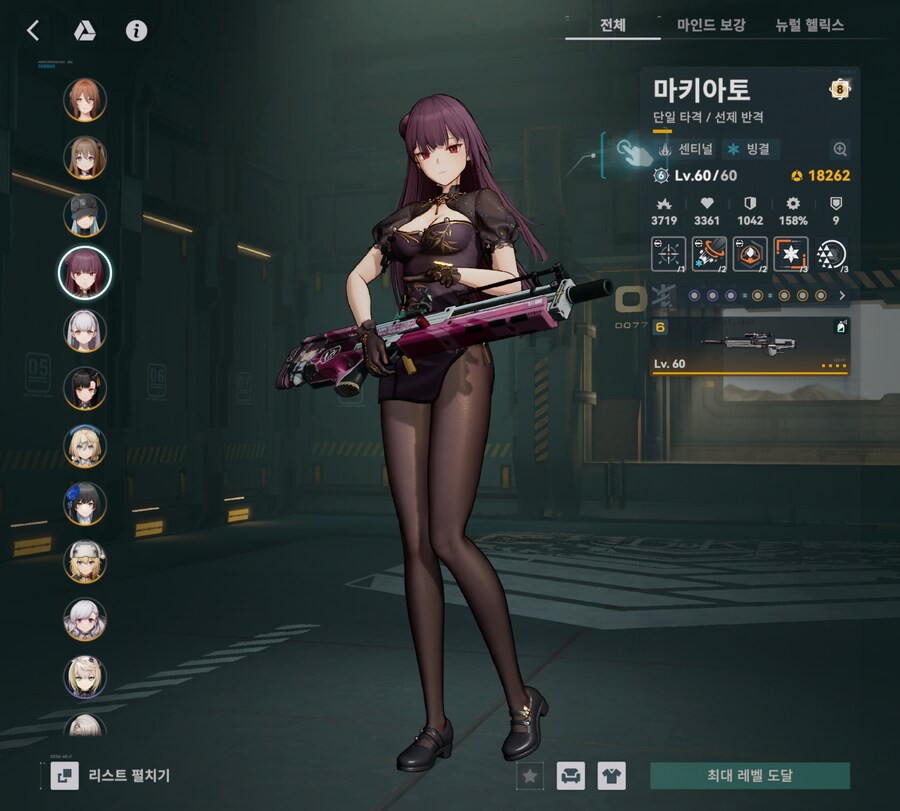Image resolution: width=900 pixels, height=811 pixels.
Task: Open the triangle-dots circular skill icon
Action: (832, 254)
